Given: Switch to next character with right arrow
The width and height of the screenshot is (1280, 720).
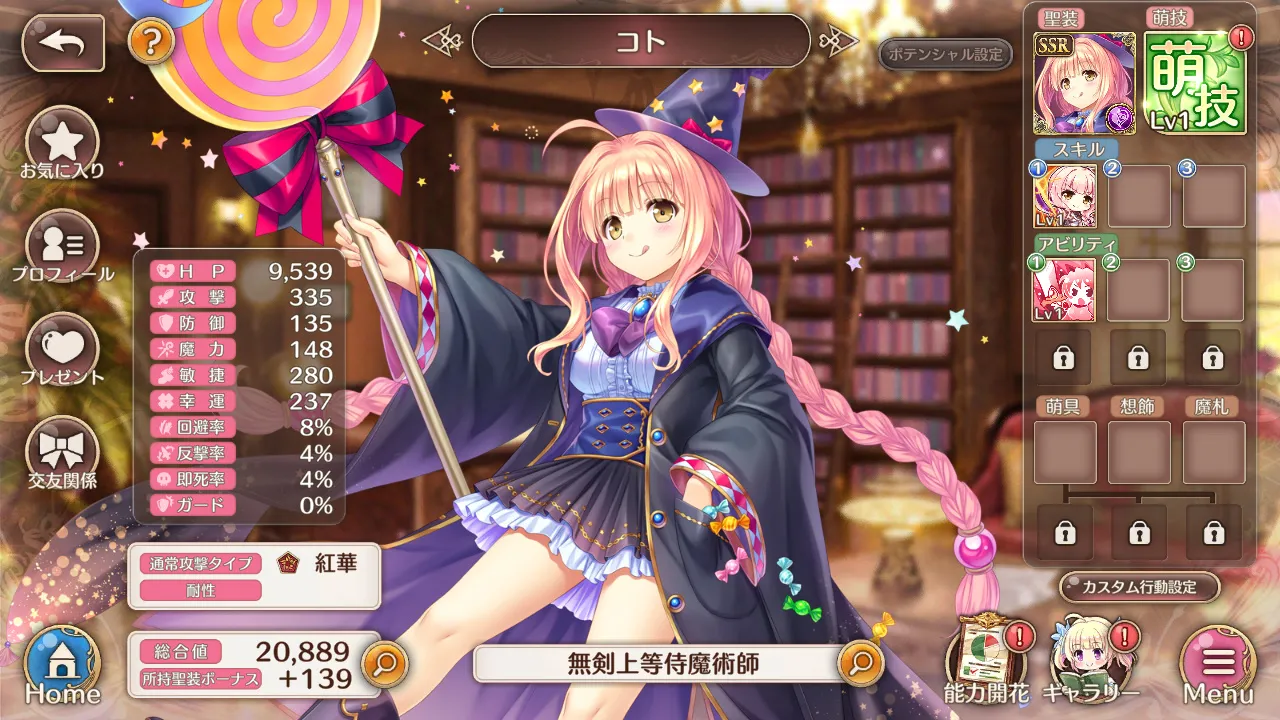Looking at the screenshot, I should [x=839, y=41].
